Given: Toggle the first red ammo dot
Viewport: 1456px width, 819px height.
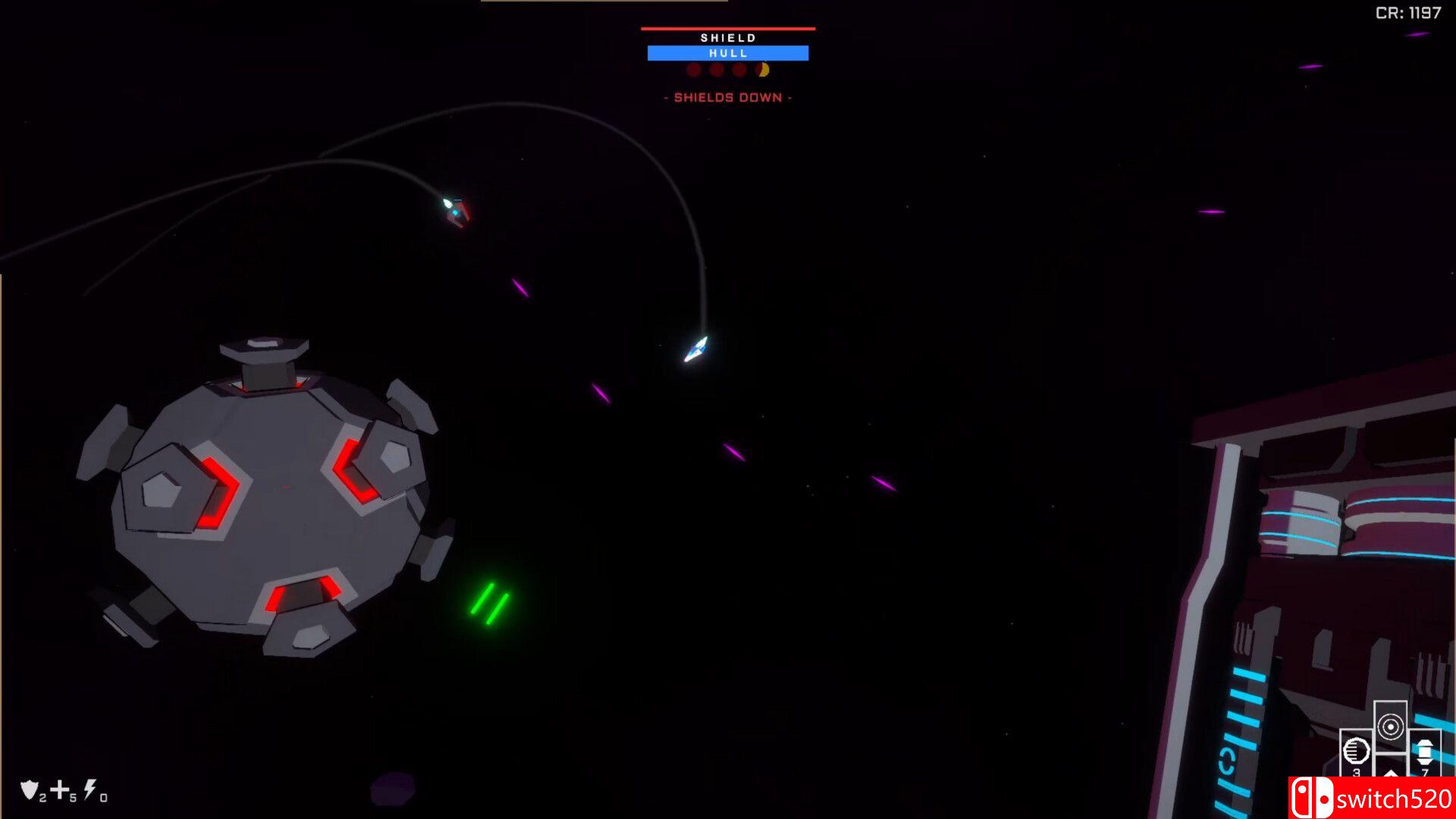Looking at the screenshot, I should 692,70.
